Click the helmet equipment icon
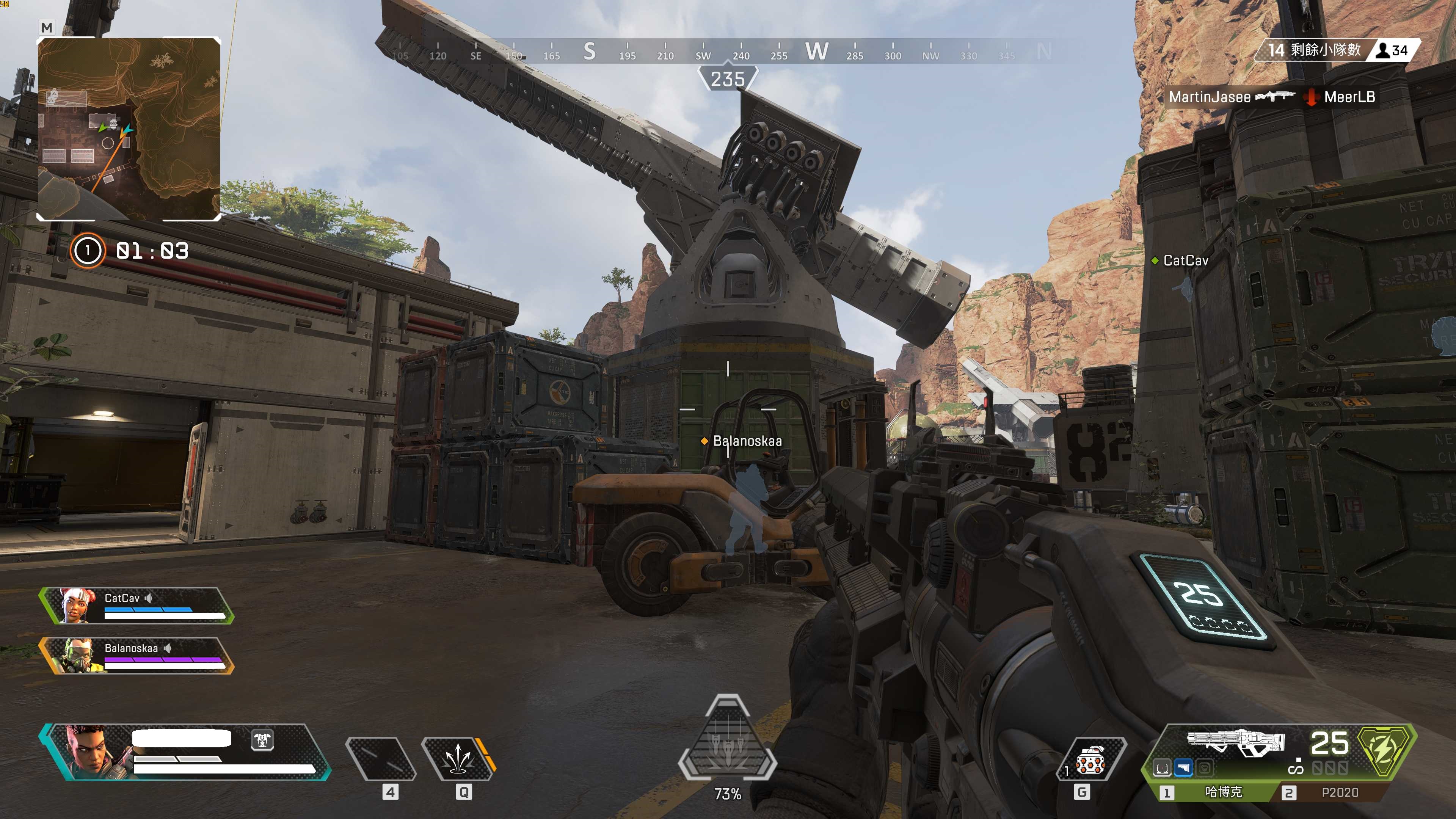1456x819 pixels. point(262,740)
